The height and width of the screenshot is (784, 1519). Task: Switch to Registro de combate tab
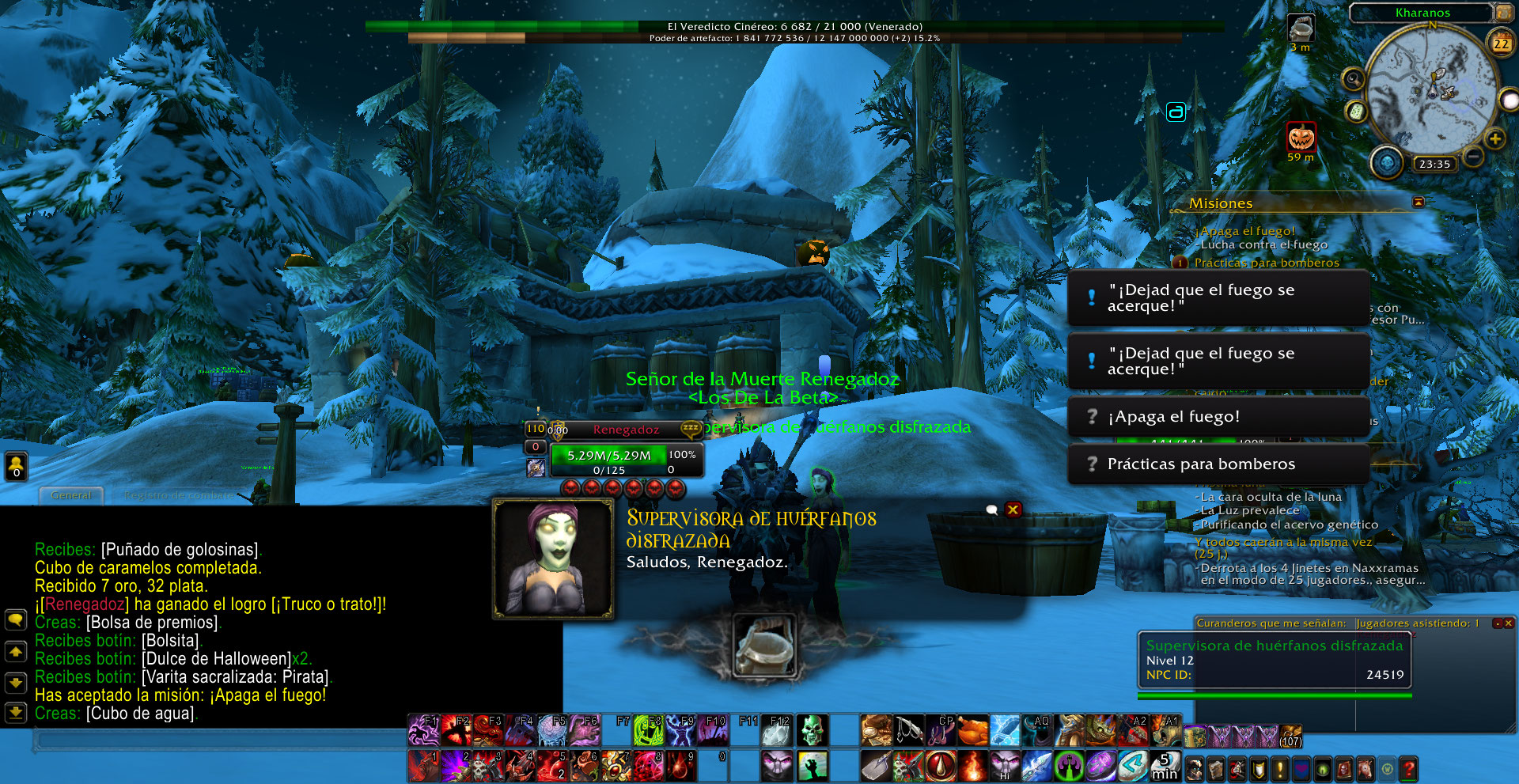pyautogui.click(x=179, y=495)
